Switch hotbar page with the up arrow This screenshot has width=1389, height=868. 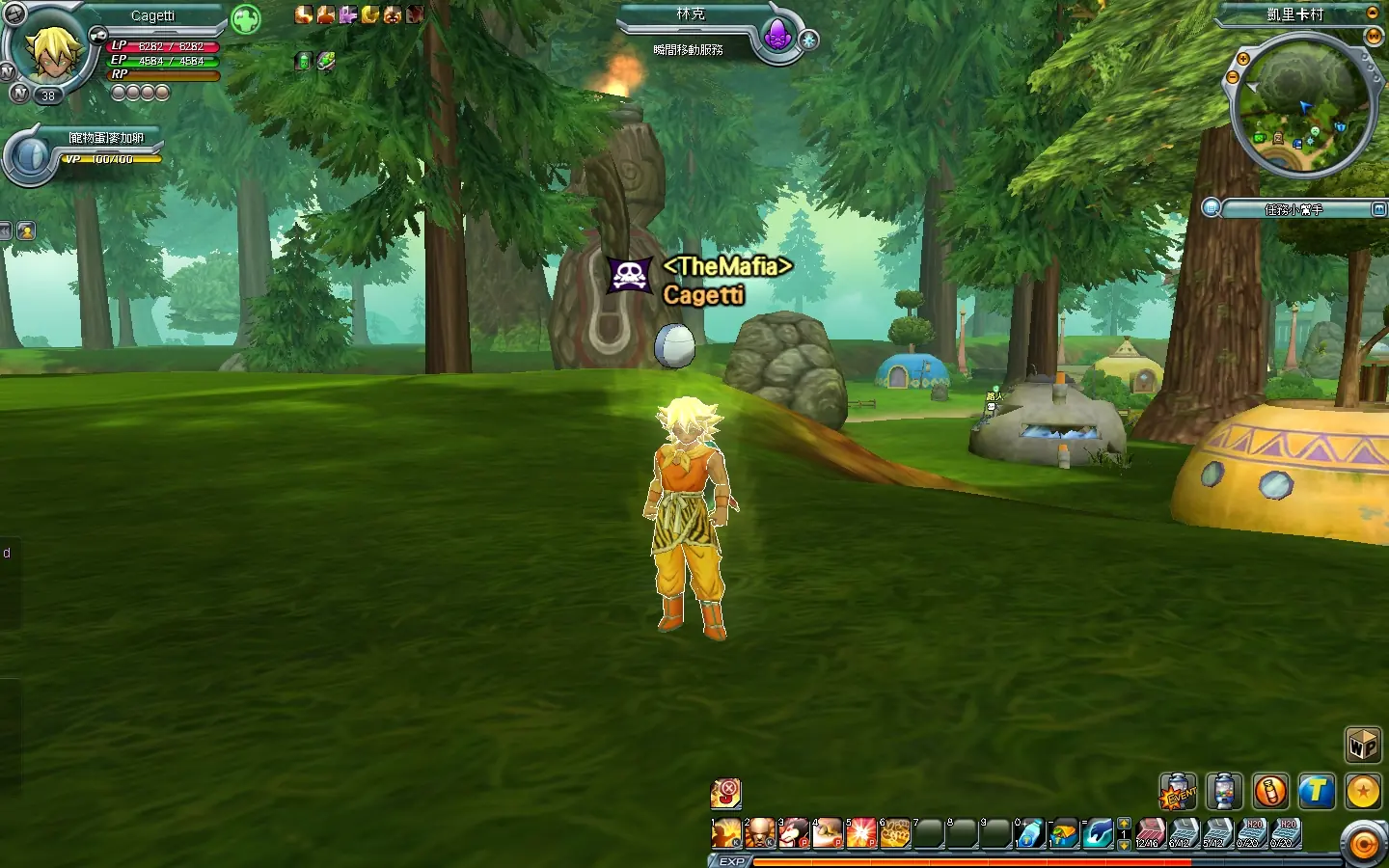point(1124,824)
